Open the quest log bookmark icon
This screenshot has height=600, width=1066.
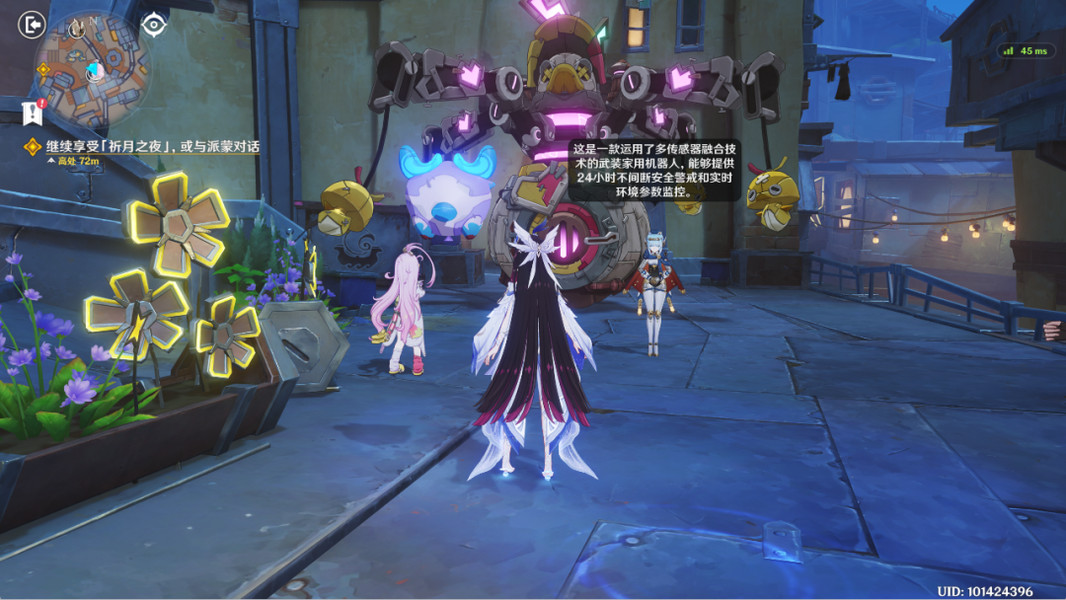[32, 112]
